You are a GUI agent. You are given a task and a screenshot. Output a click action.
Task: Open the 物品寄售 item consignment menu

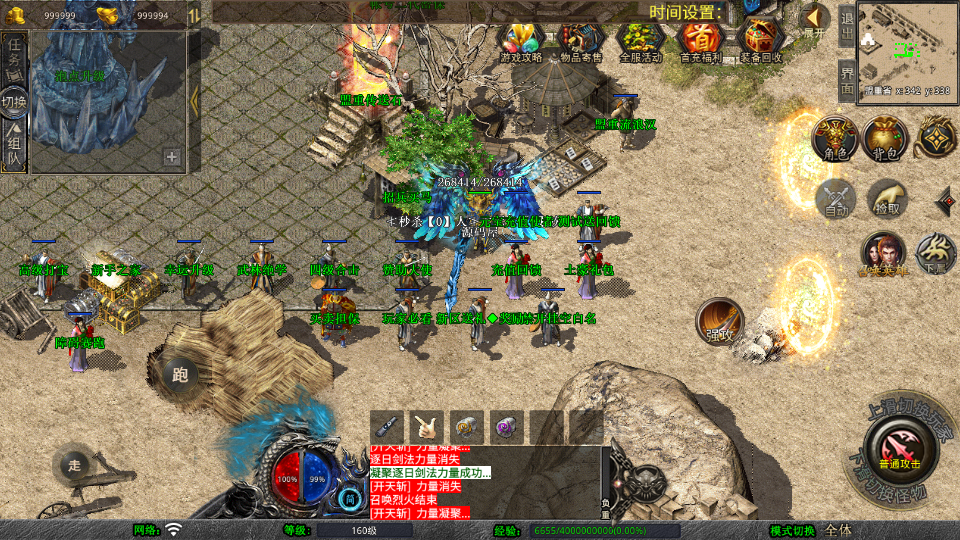pos(580,42)
